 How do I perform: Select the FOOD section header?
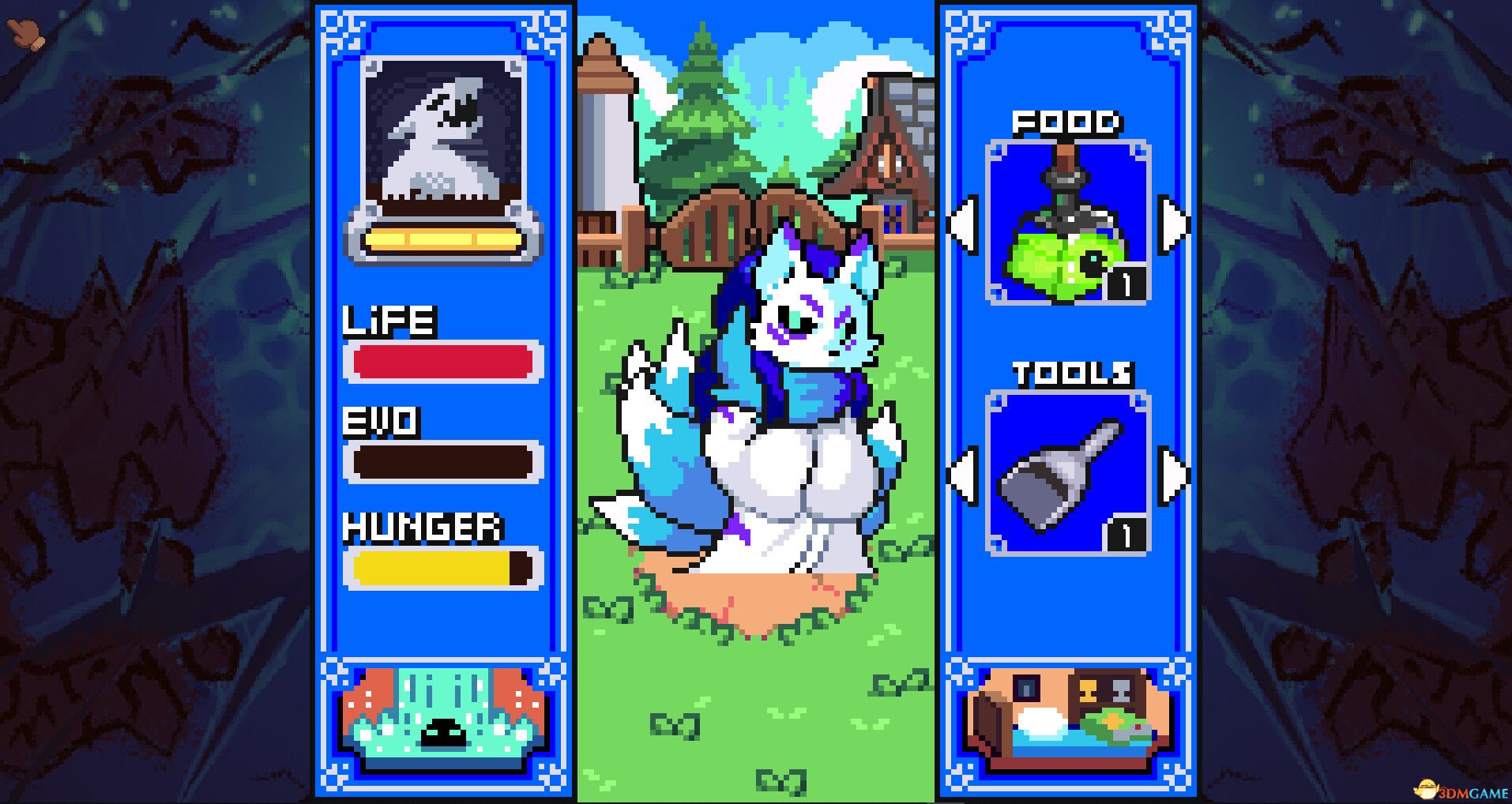point(1067,122)
